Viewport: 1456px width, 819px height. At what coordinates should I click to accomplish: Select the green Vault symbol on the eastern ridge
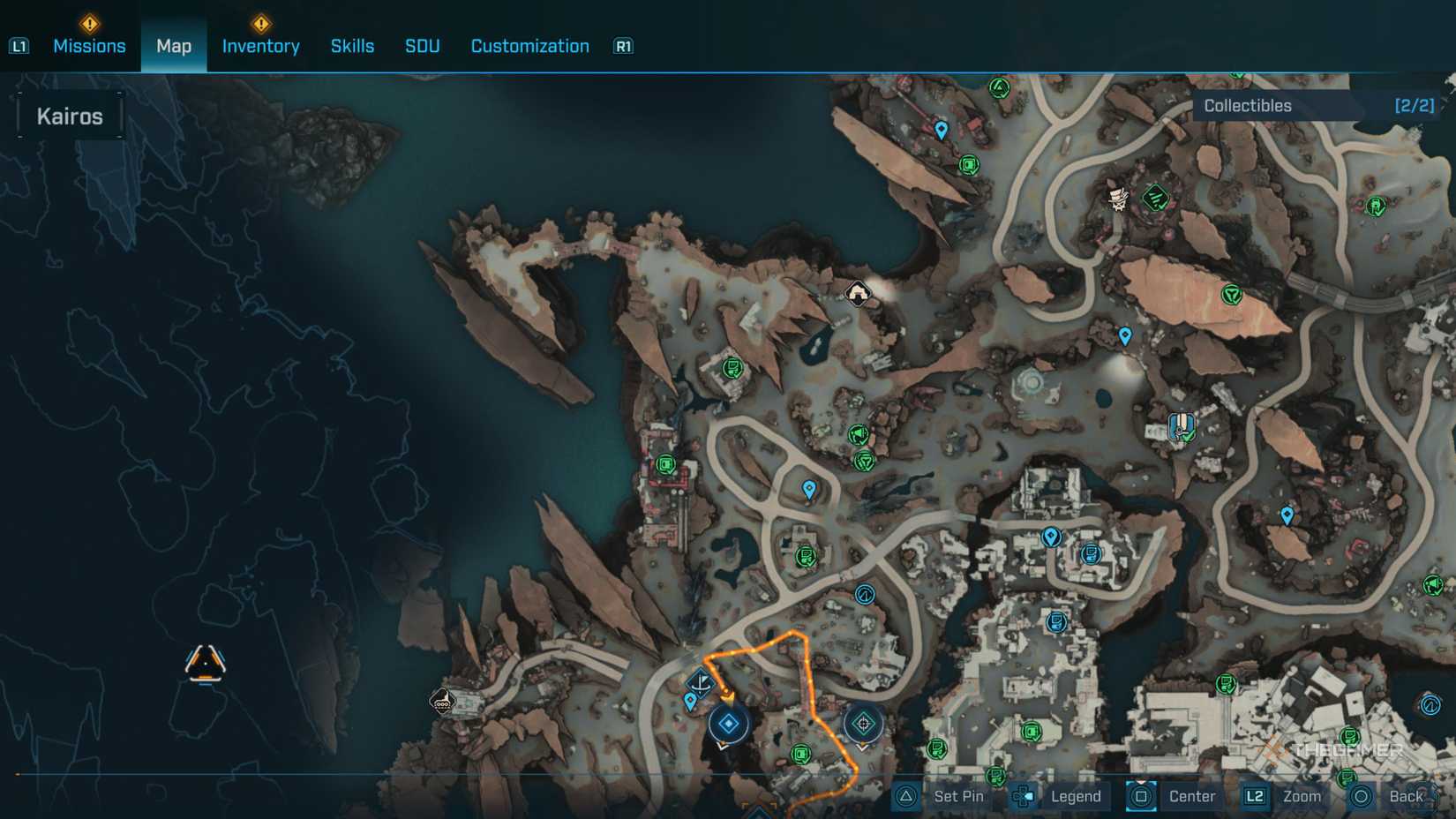click(1233, 292)
